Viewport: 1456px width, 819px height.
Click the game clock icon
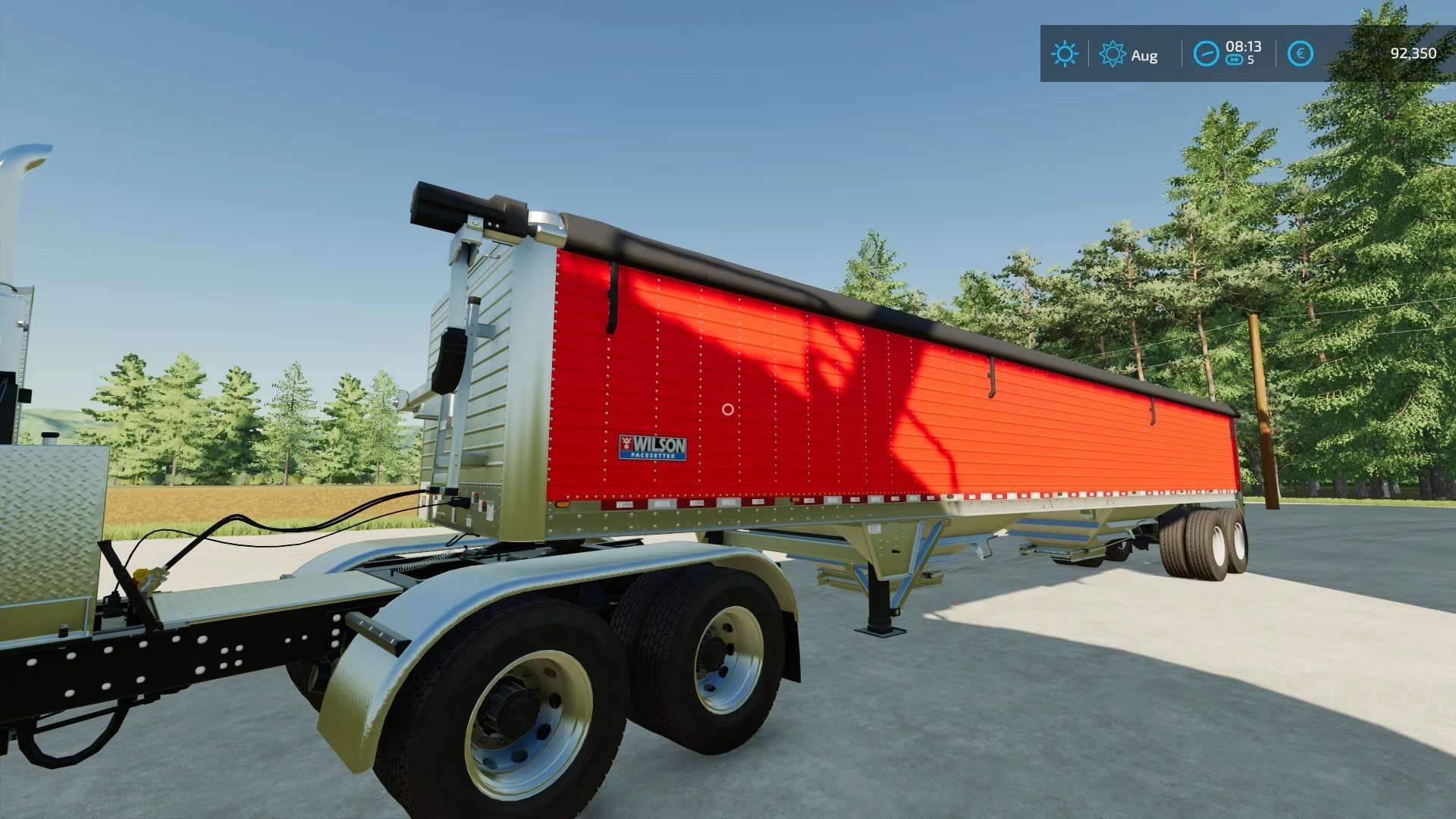[x=1206, y=54]
